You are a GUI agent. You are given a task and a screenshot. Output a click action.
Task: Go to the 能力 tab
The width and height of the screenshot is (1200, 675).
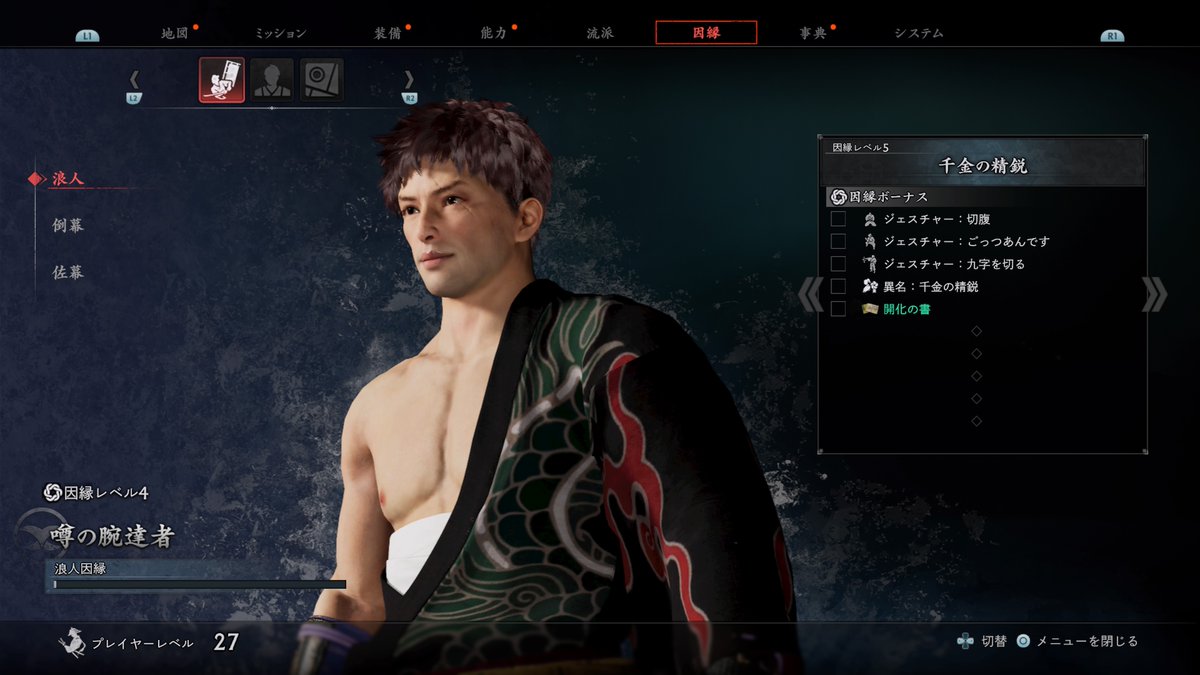coord(494,33)
